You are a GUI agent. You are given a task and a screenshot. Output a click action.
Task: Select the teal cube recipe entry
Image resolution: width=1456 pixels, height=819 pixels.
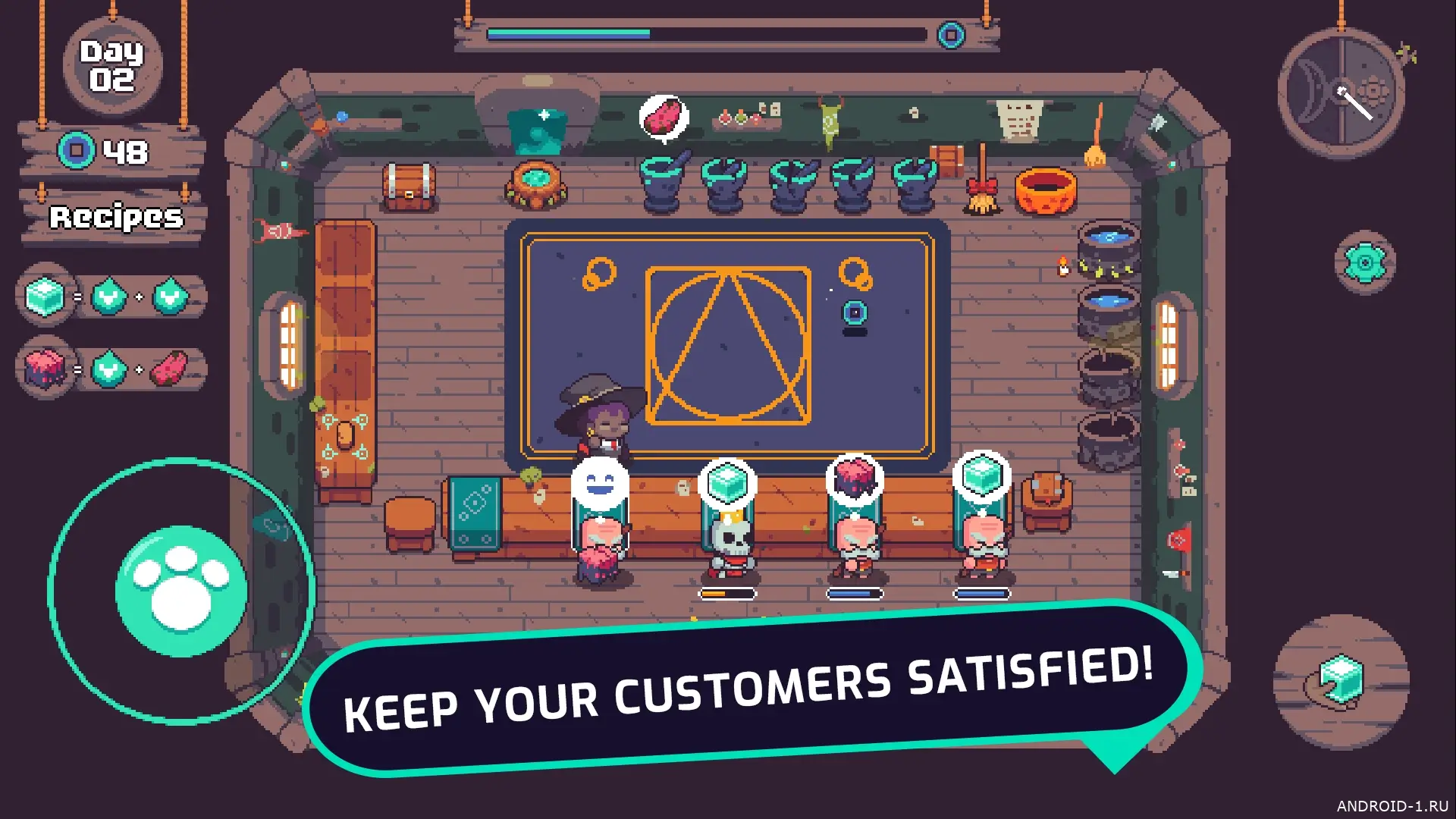111,297
